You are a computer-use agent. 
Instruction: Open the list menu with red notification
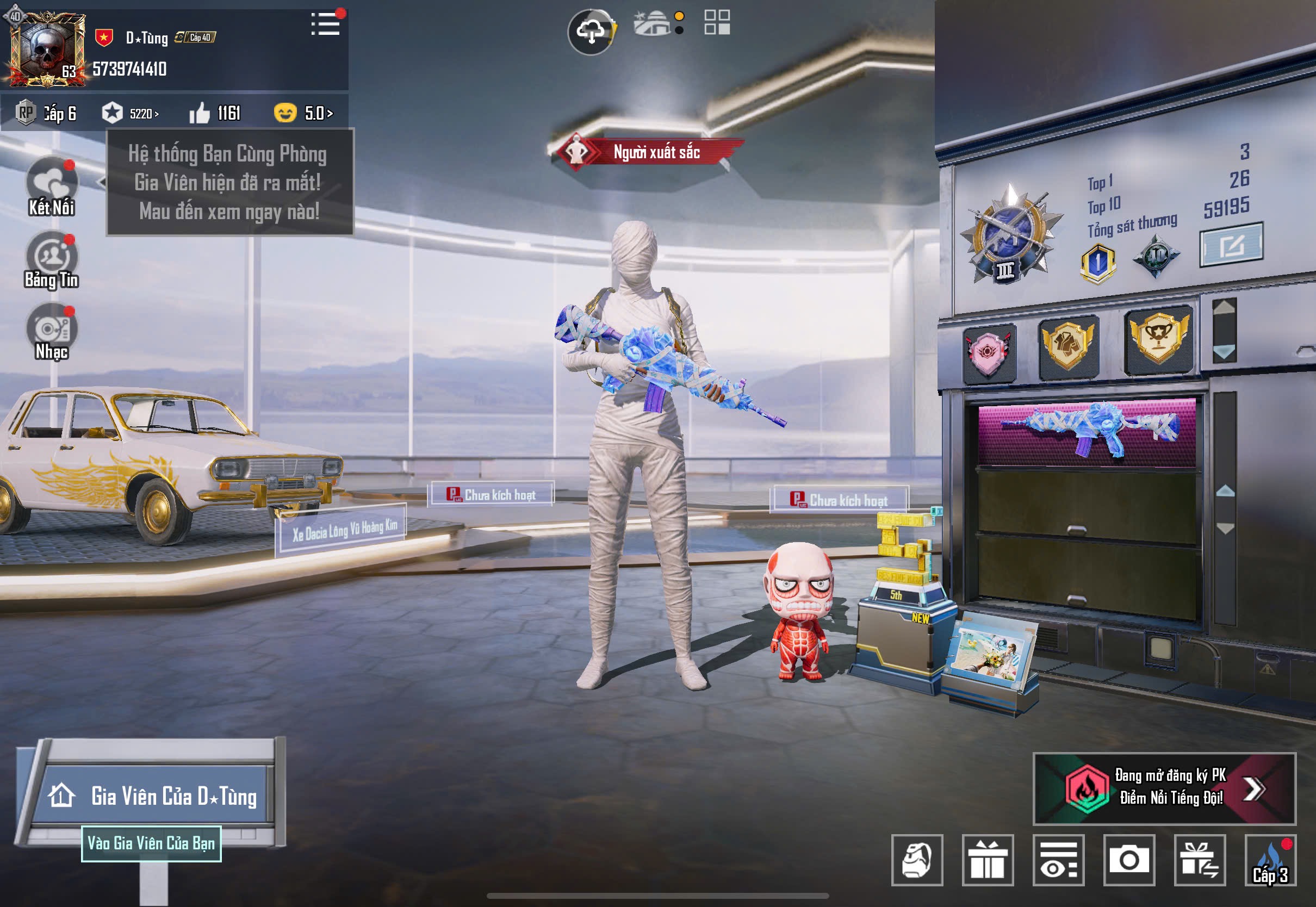click(326, 24)
